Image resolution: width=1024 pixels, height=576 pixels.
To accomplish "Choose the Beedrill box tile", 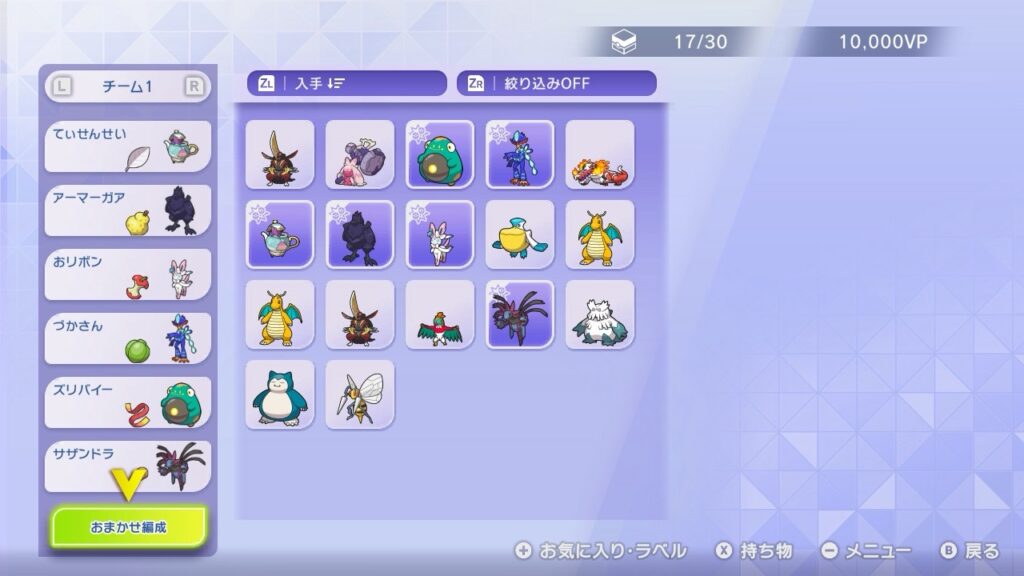I will point(360,394).
